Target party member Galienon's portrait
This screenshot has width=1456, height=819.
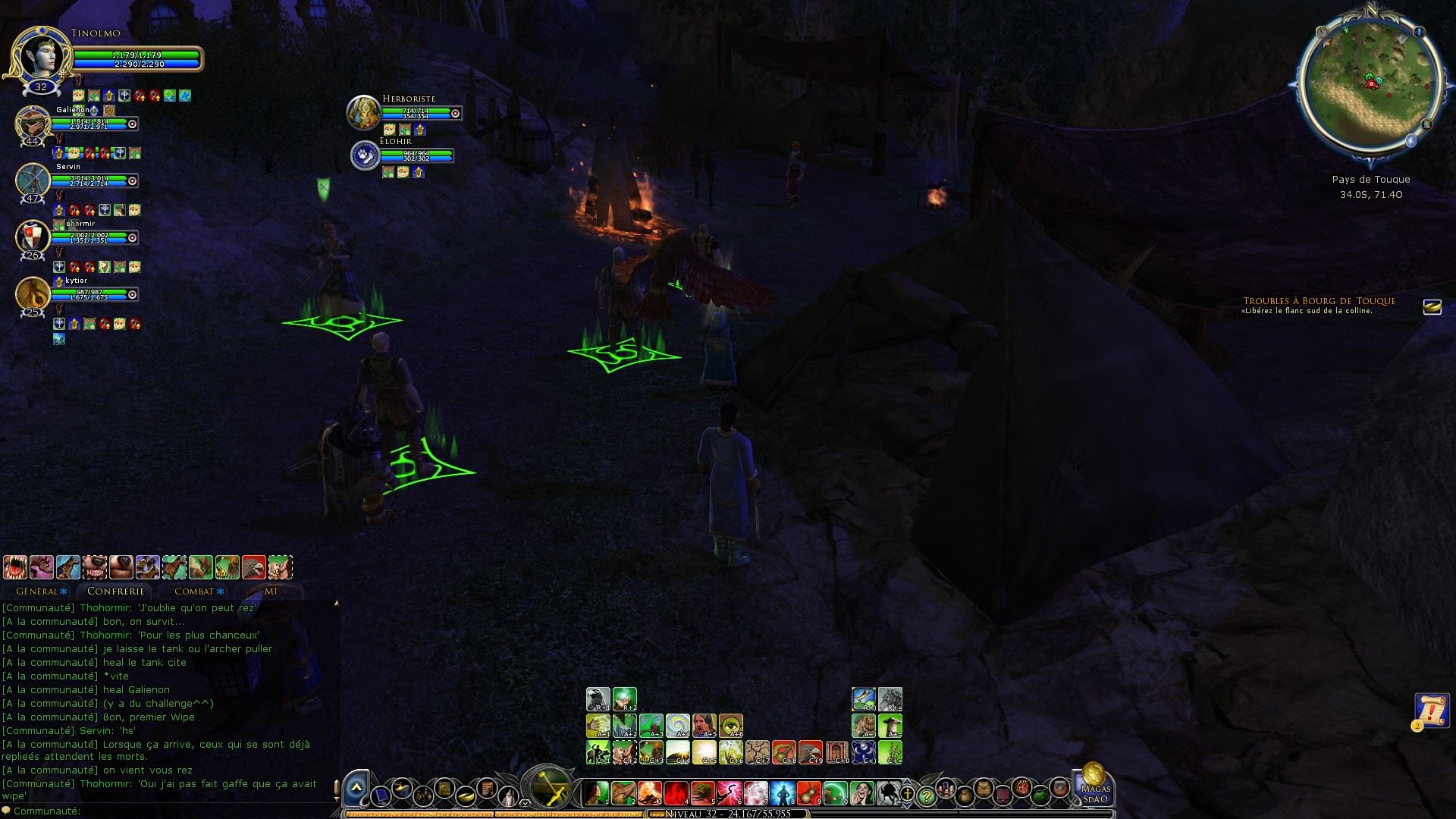click(x=33, y=124)
